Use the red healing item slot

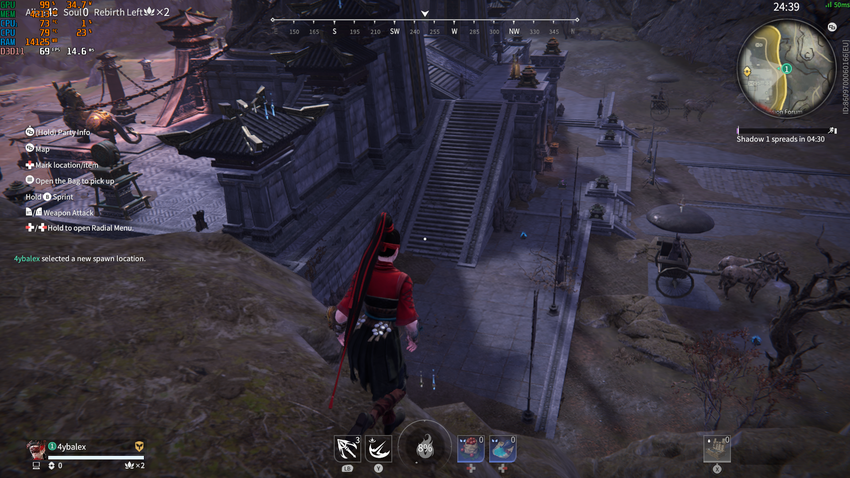pyautogui.click(x=471, y=448)
